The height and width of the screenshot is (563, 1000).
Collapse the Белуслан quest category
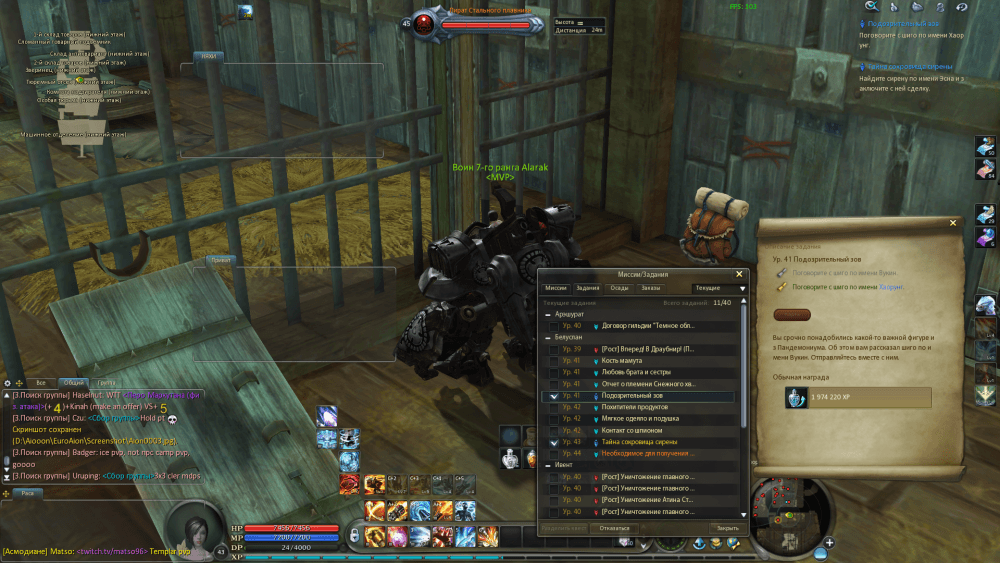coord(547,338)
